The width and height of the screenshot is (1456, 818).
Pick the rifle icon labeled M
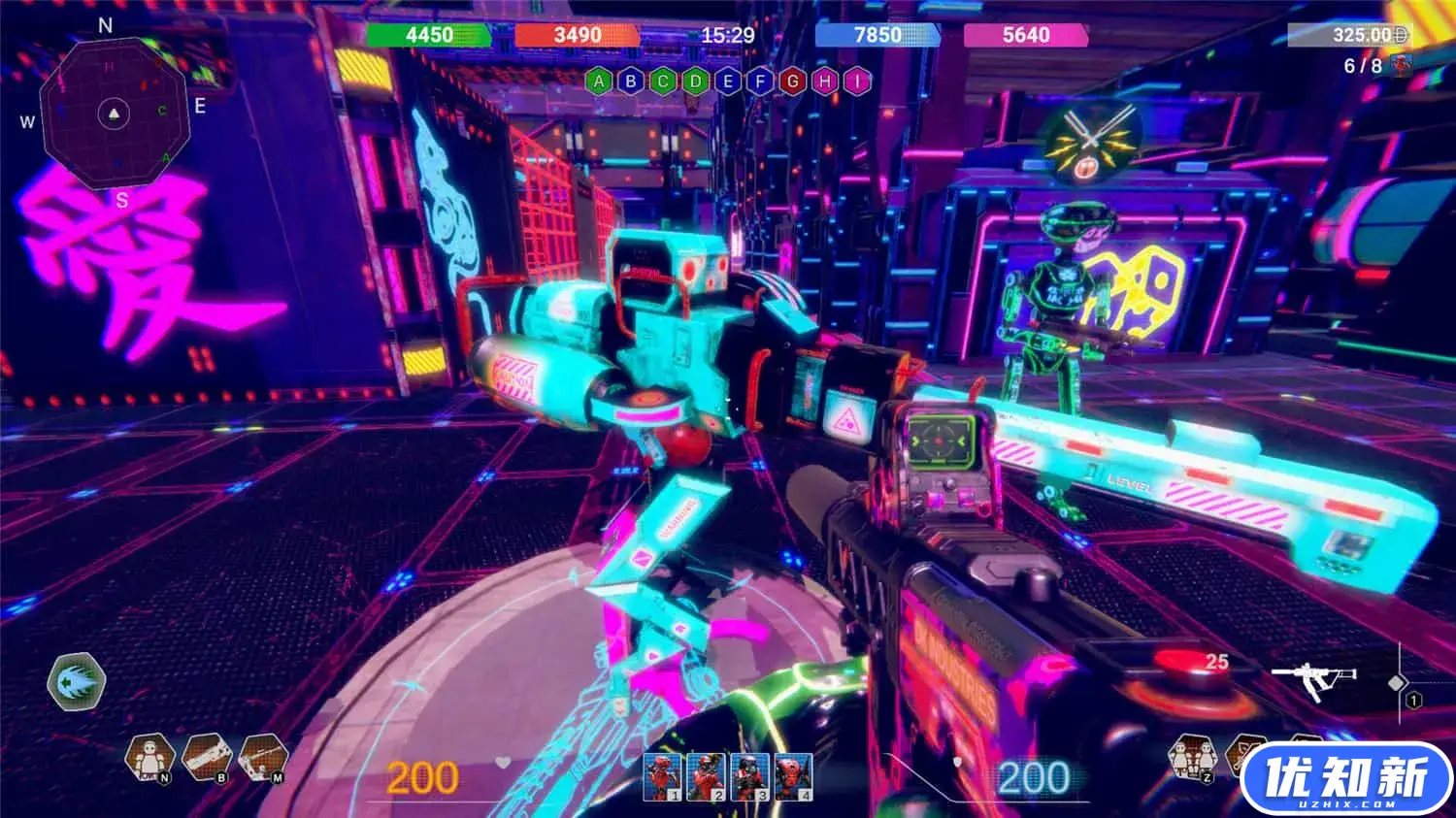coord(262,756)
